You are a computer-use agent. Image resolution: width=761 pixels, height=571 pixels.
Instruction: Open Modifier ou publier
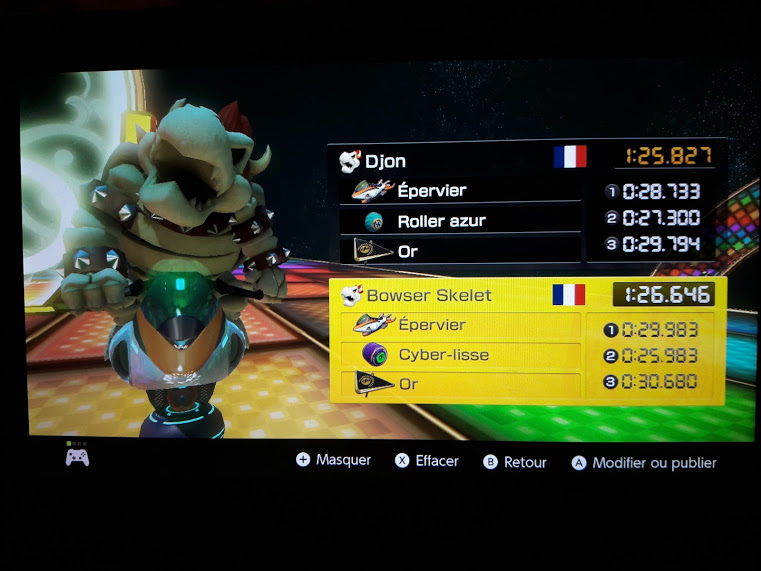tap(644, 463)
